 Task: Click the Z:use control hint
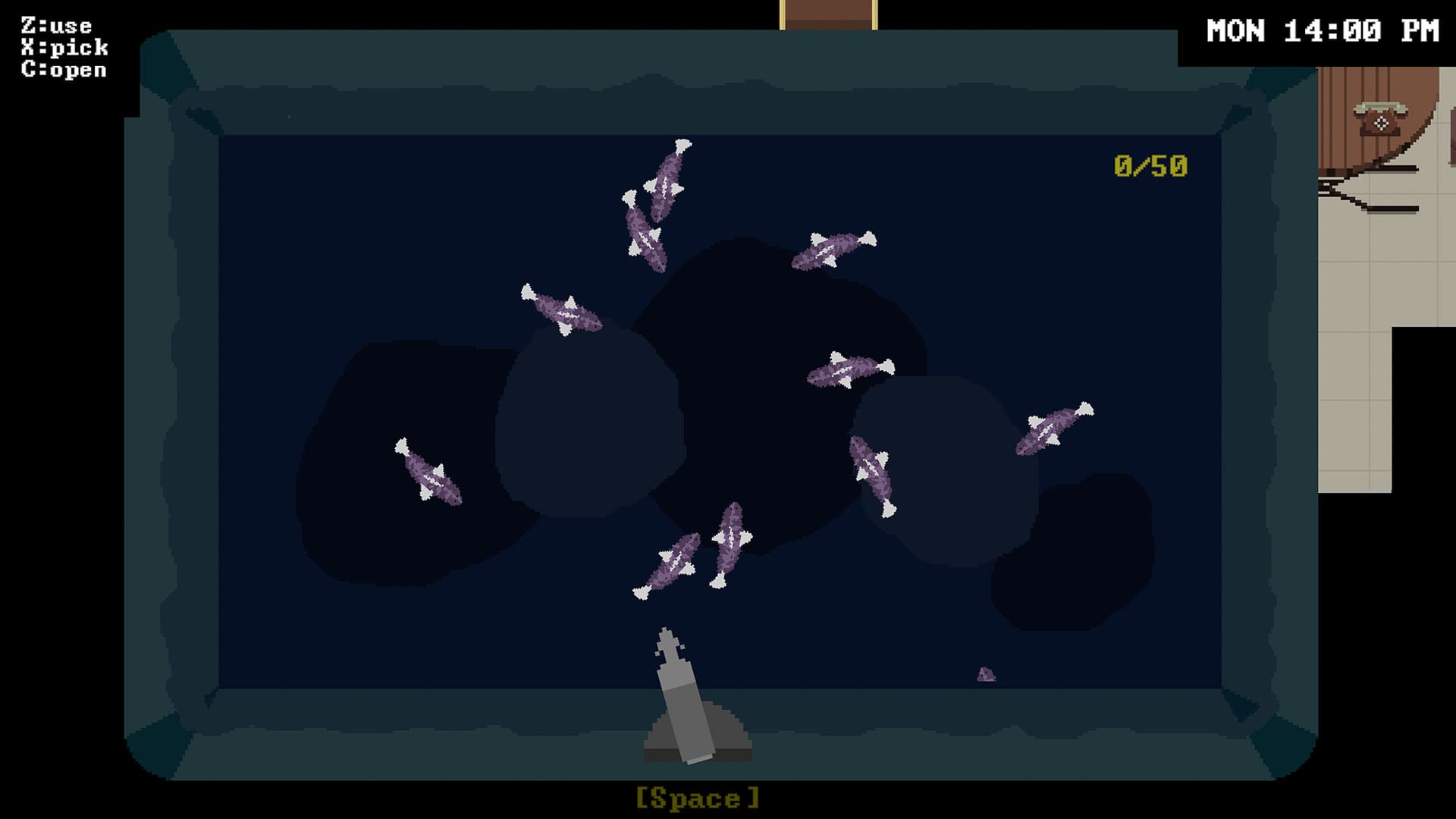coord(57,25)
